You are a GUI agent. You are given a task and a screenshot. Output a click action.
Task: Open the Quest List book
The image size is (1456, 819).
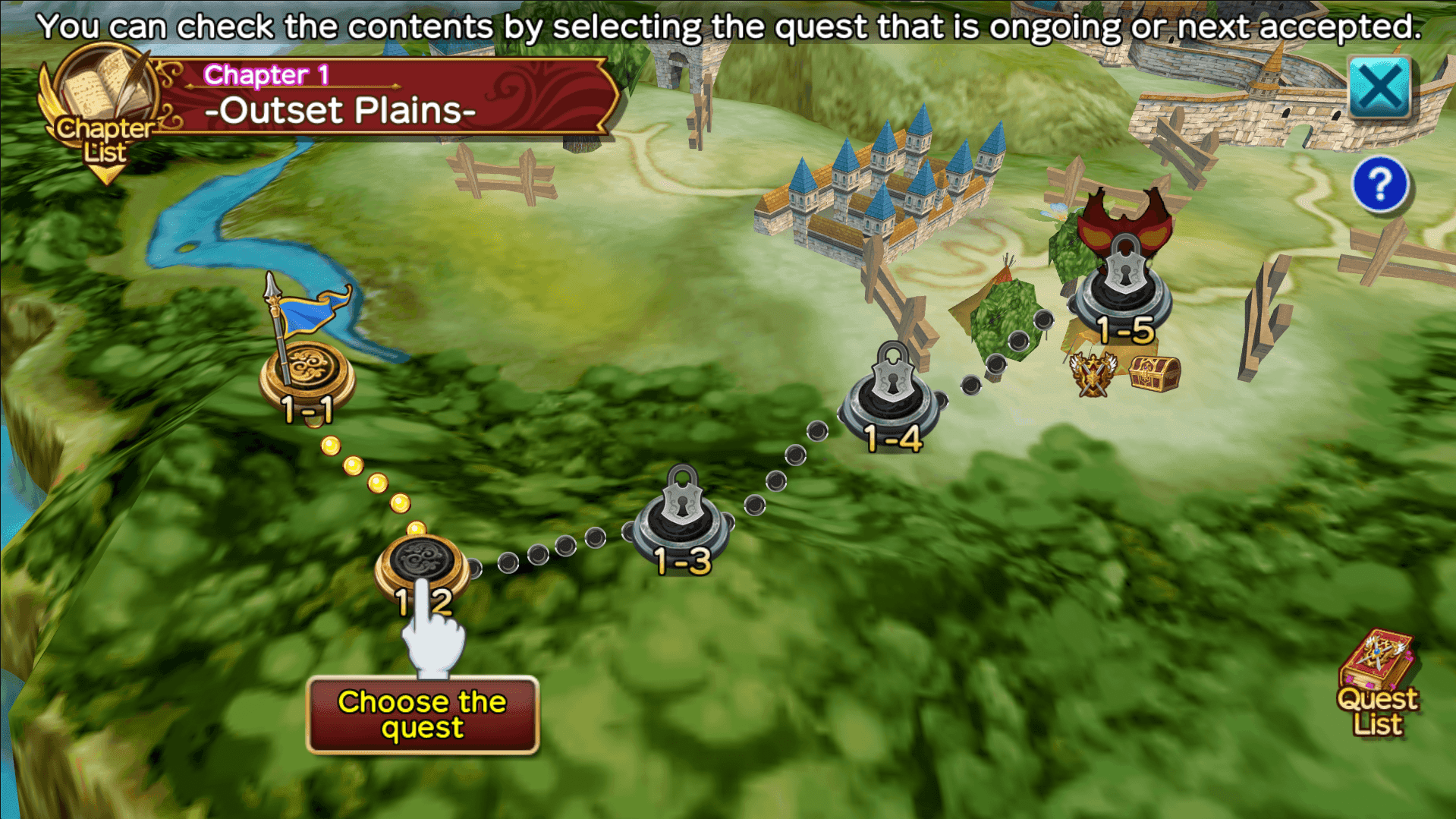(x=1377, y=683)
